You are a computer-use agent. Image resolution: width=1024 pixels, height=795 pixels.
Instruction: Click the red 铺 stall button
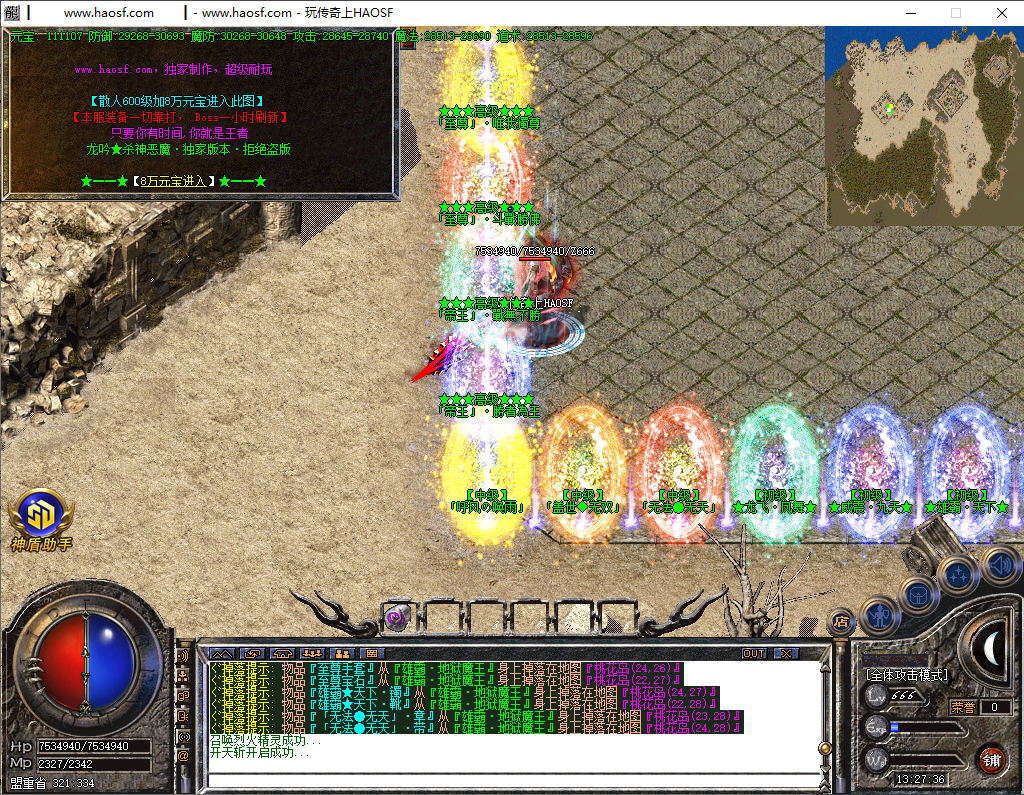(x=991, y=758)
